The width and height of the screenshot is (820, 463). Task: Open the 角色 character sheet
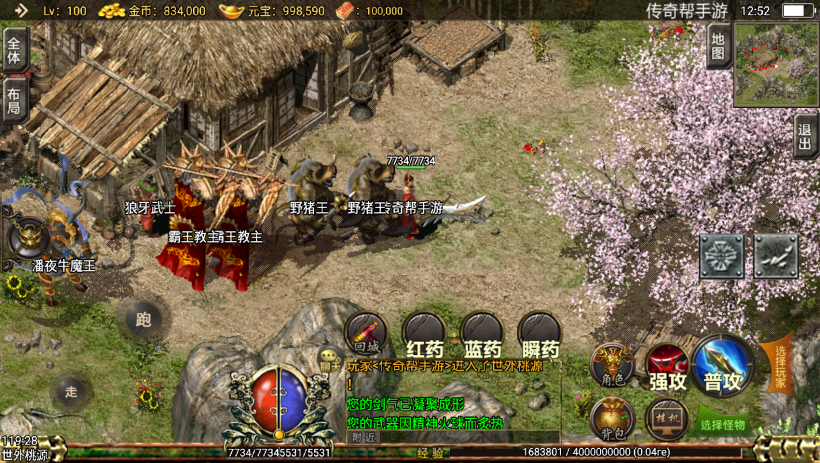(611, 365)
